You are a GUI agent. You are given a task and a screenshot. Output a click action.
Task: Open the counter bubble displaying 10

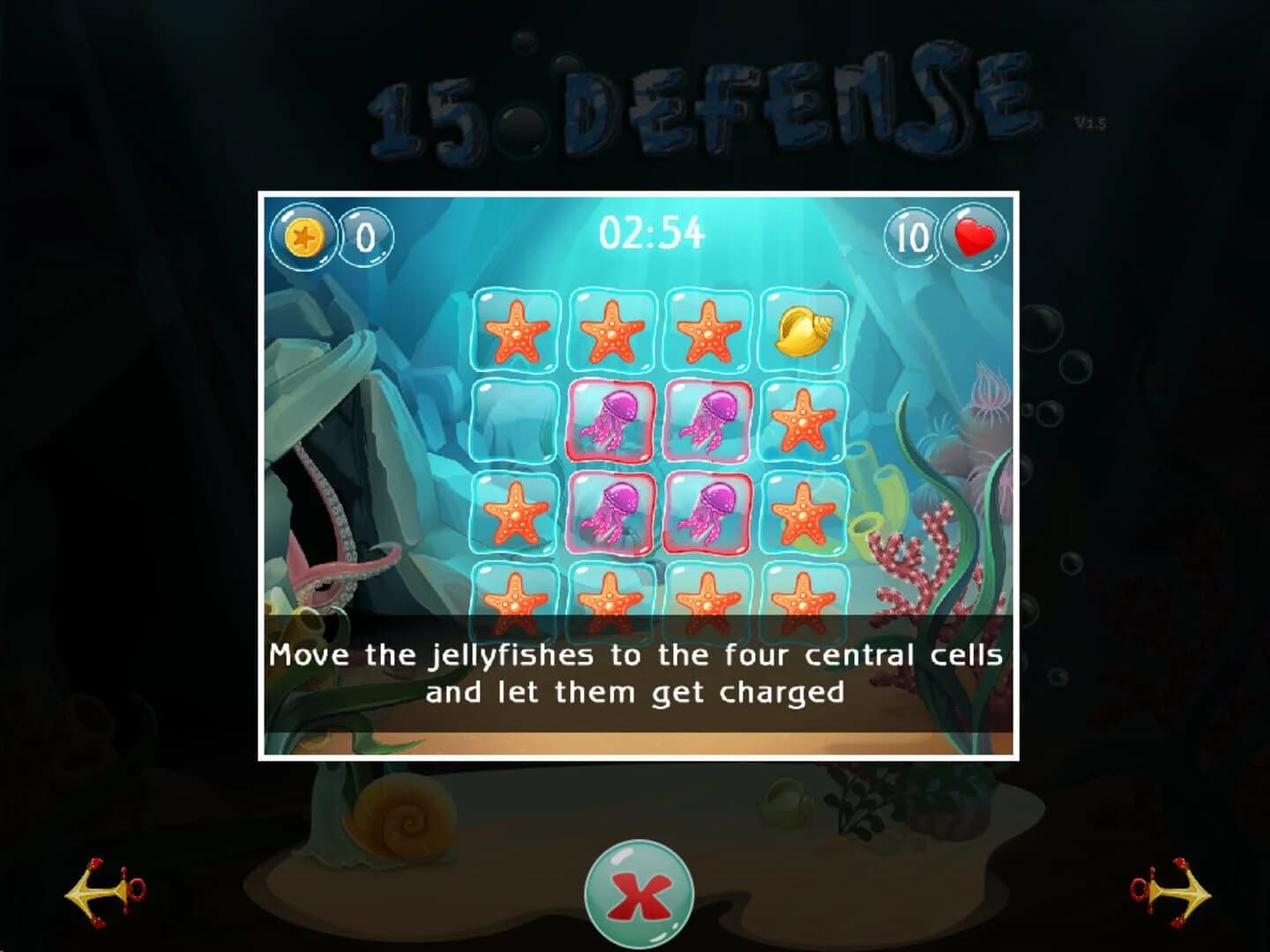tap(912, 236)
